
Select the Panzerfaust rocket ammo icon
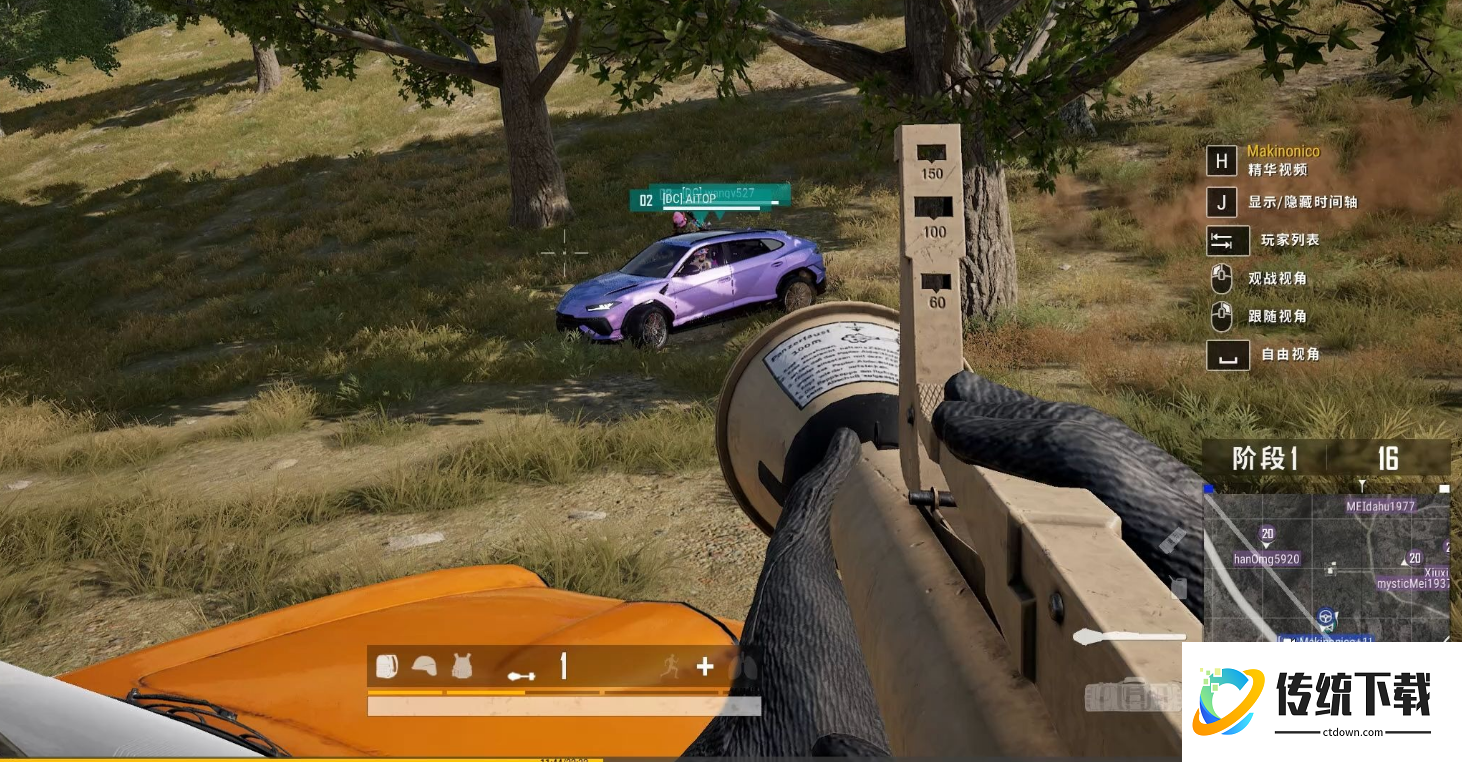tap(521, 675)
